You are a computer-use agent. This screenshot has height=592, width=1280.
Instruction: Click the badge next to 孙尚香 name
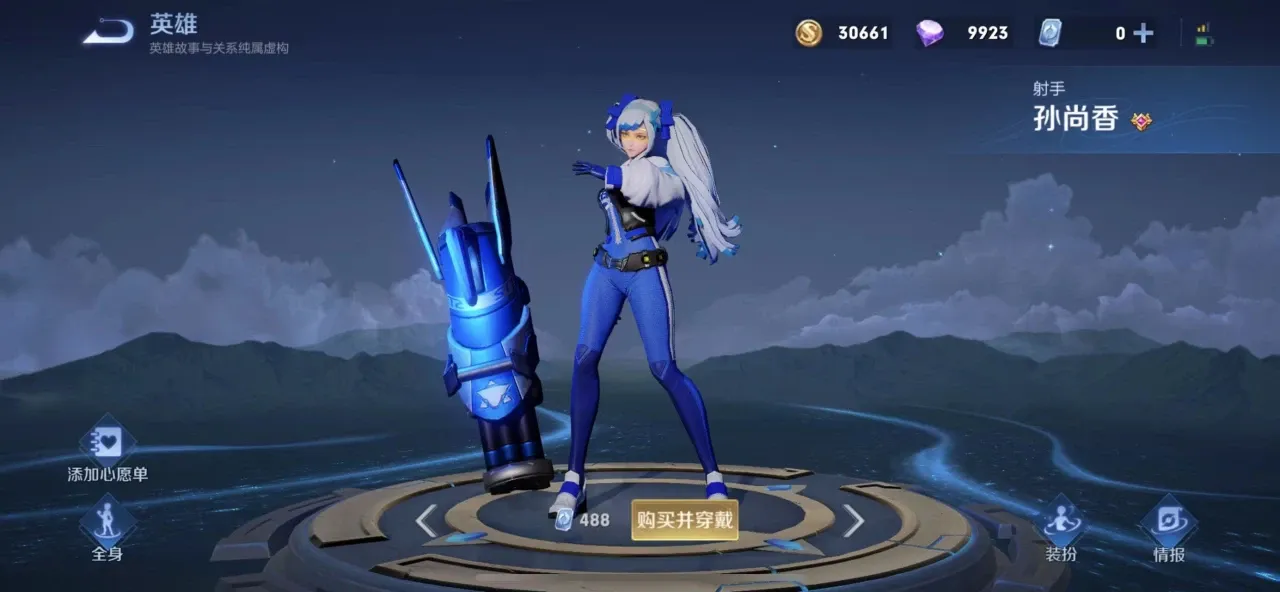tap(1141, 121)
